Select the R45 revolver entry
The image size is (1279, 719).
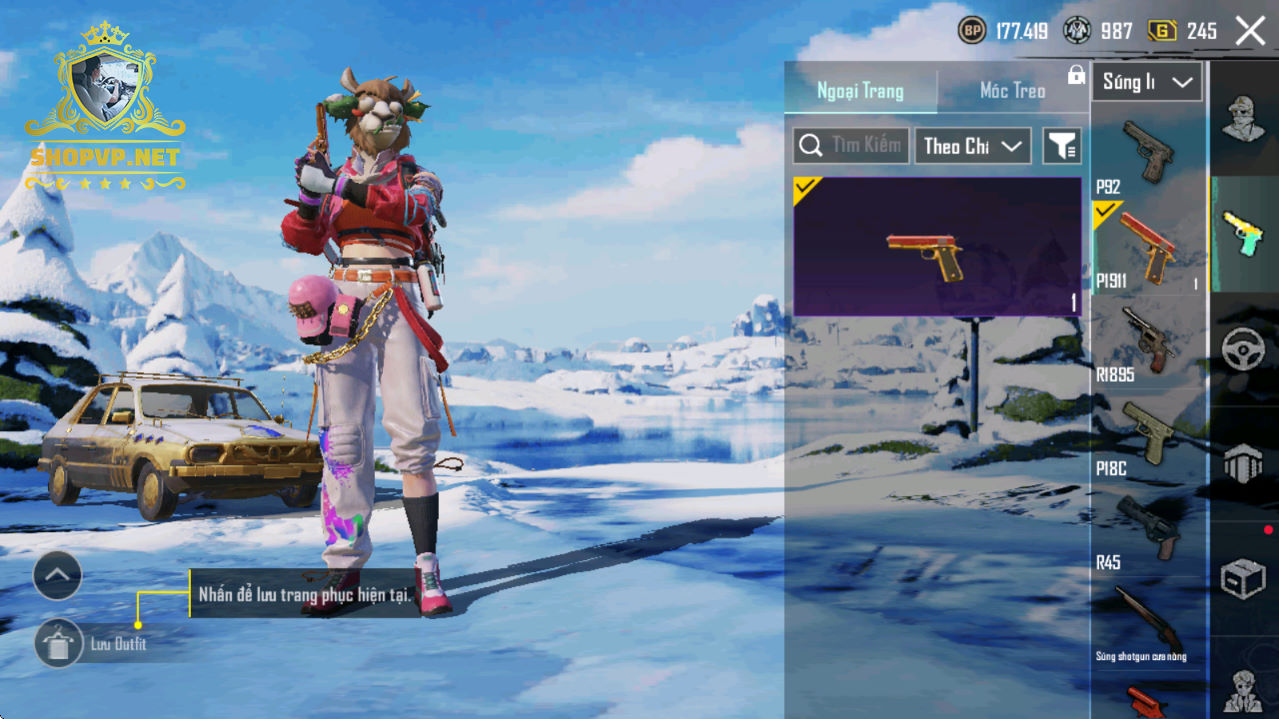[x=1147, y=530]
